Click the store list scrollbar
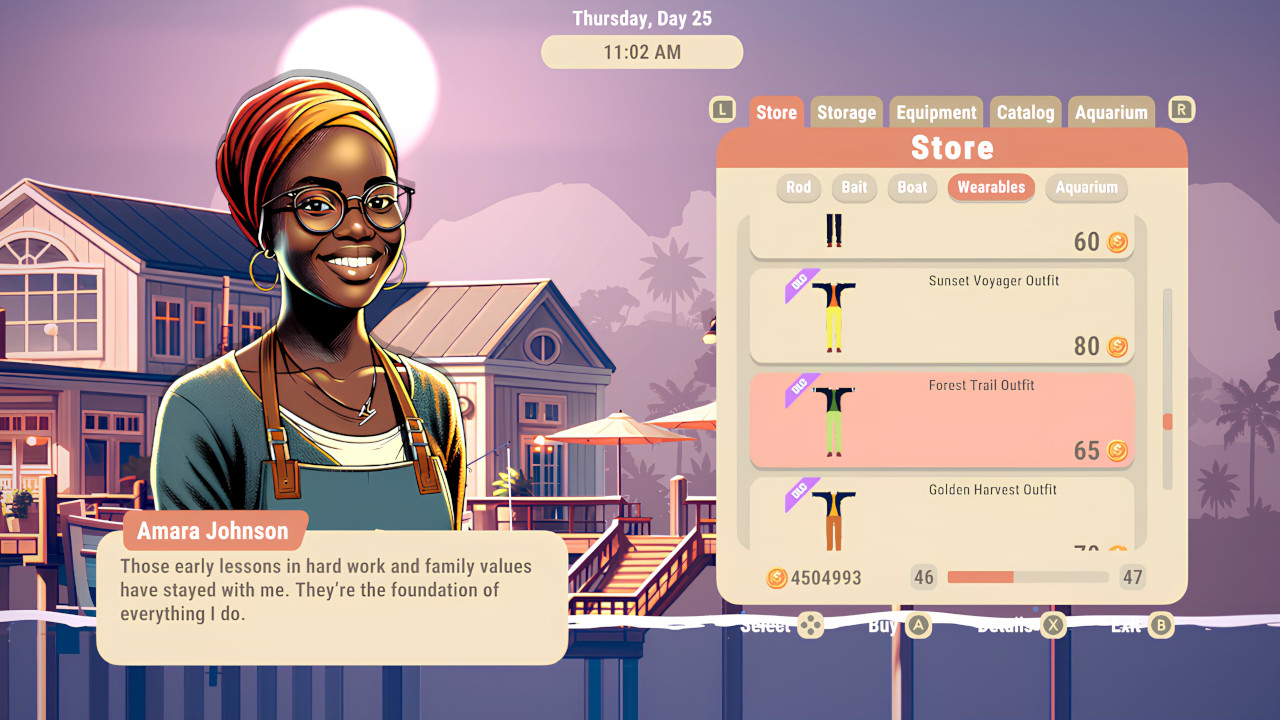This screenshot has height=720, width=1280. click(x=1167, y=420)
